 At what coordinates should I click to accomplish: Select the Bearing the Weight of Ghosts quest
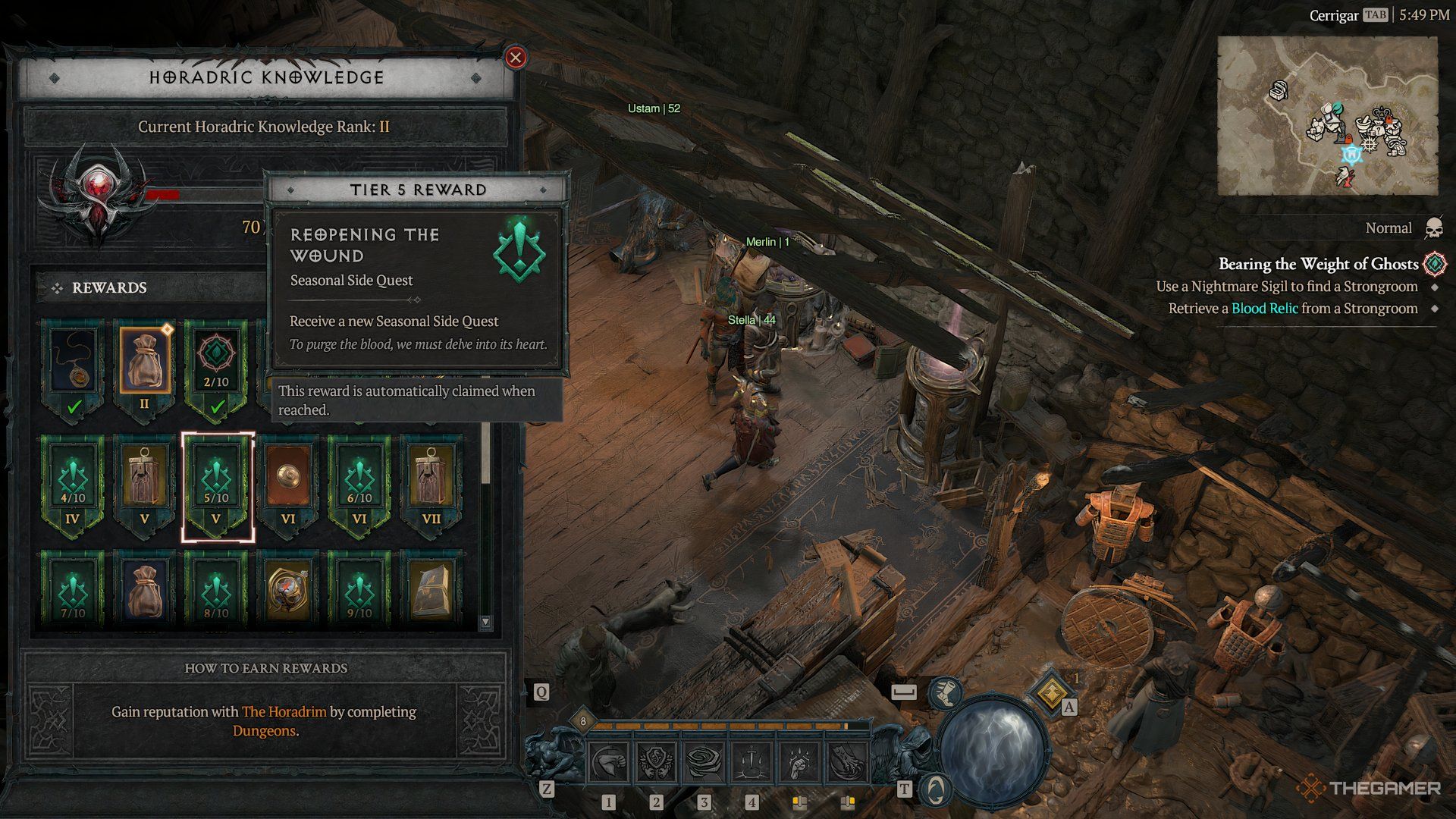[x=1318, y=264]
